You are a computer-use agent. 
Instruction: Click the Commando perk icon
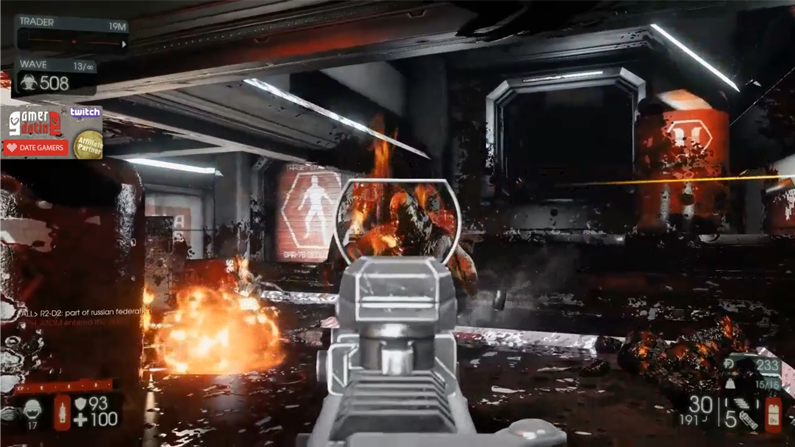(31, 409)
